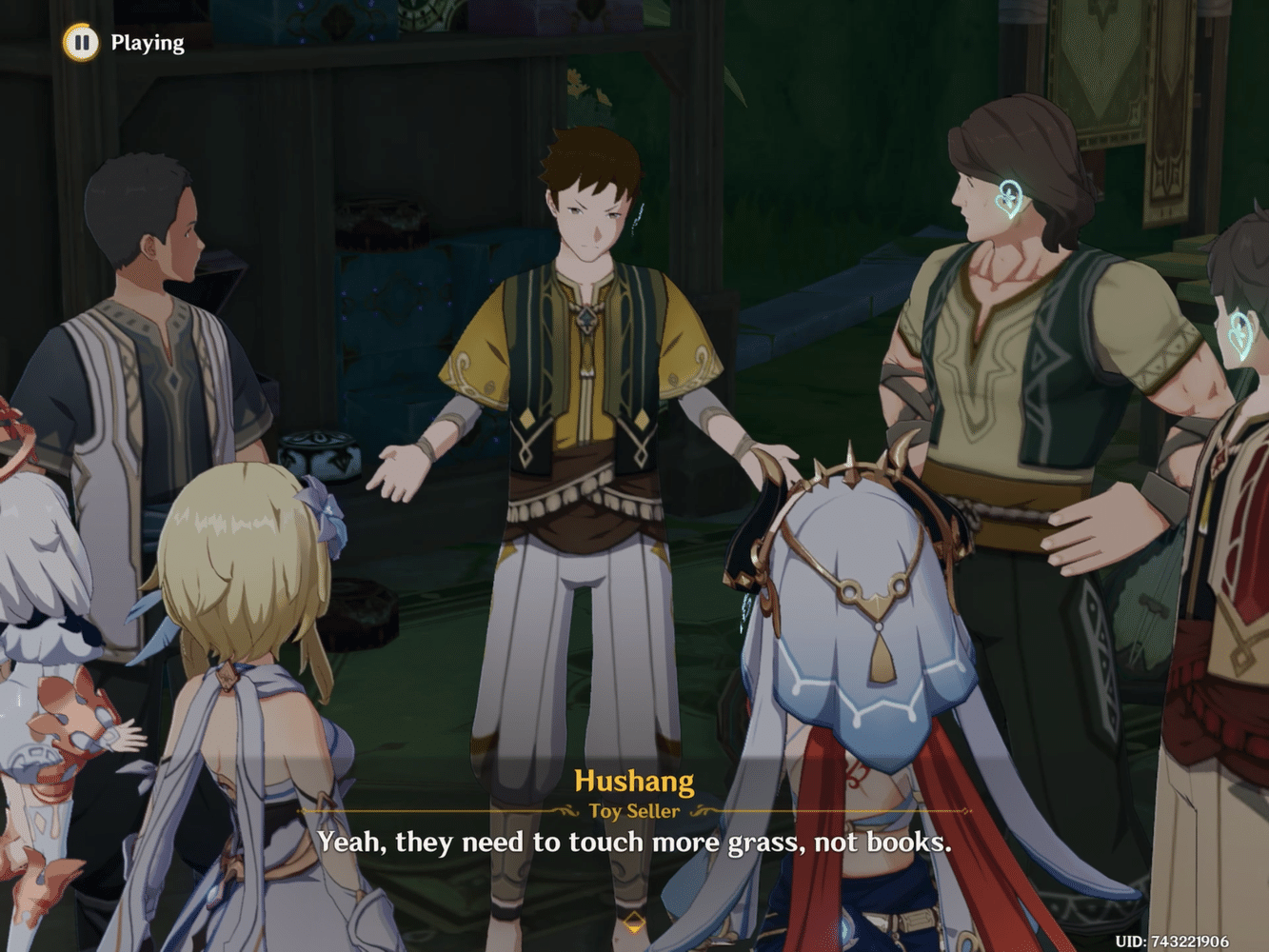
Task: Select the speaker name 'Hushang'
Action: tap(635, 781)
